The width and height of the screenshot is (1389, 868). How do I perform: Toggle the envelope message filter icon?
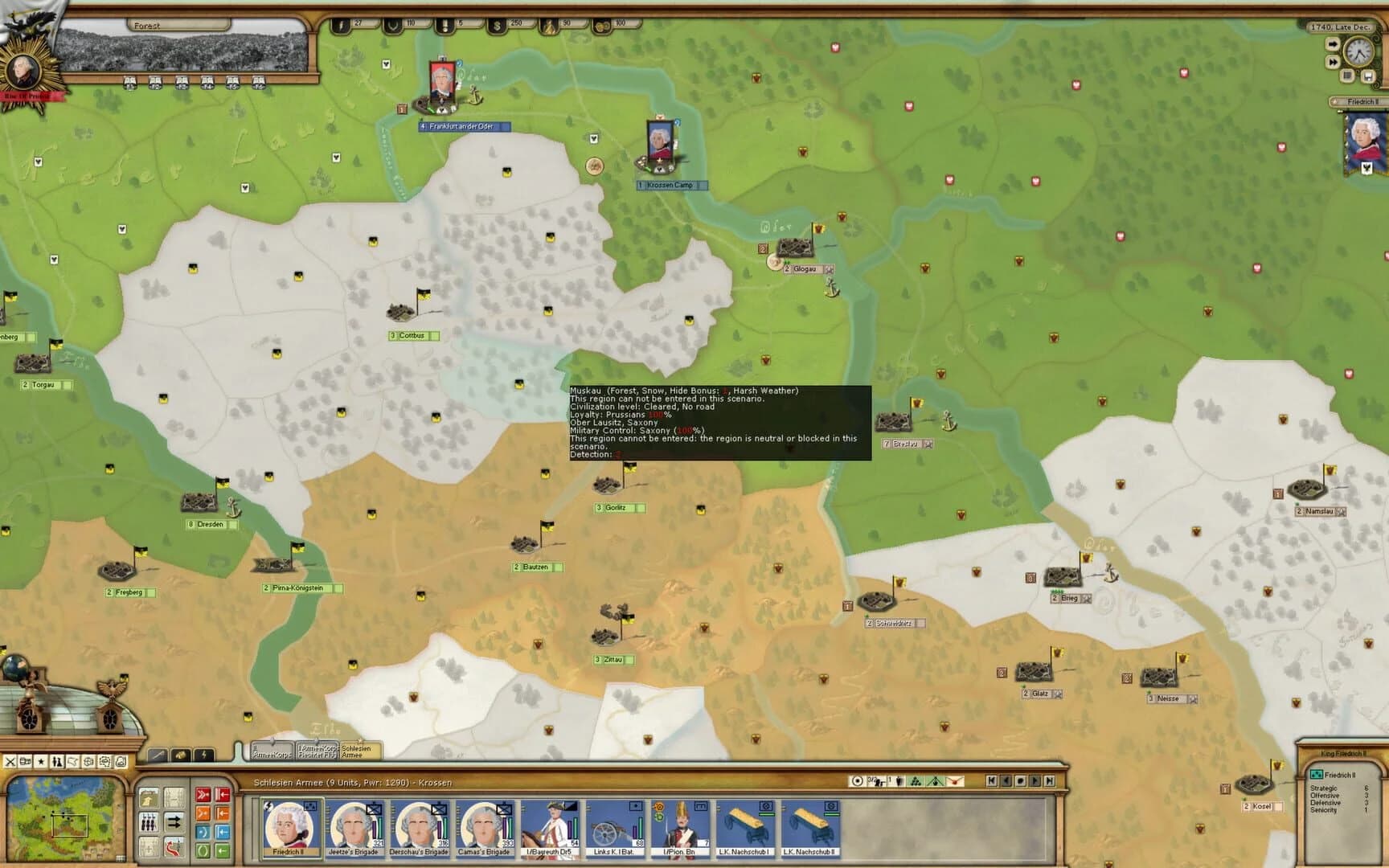tap(105, 761)
